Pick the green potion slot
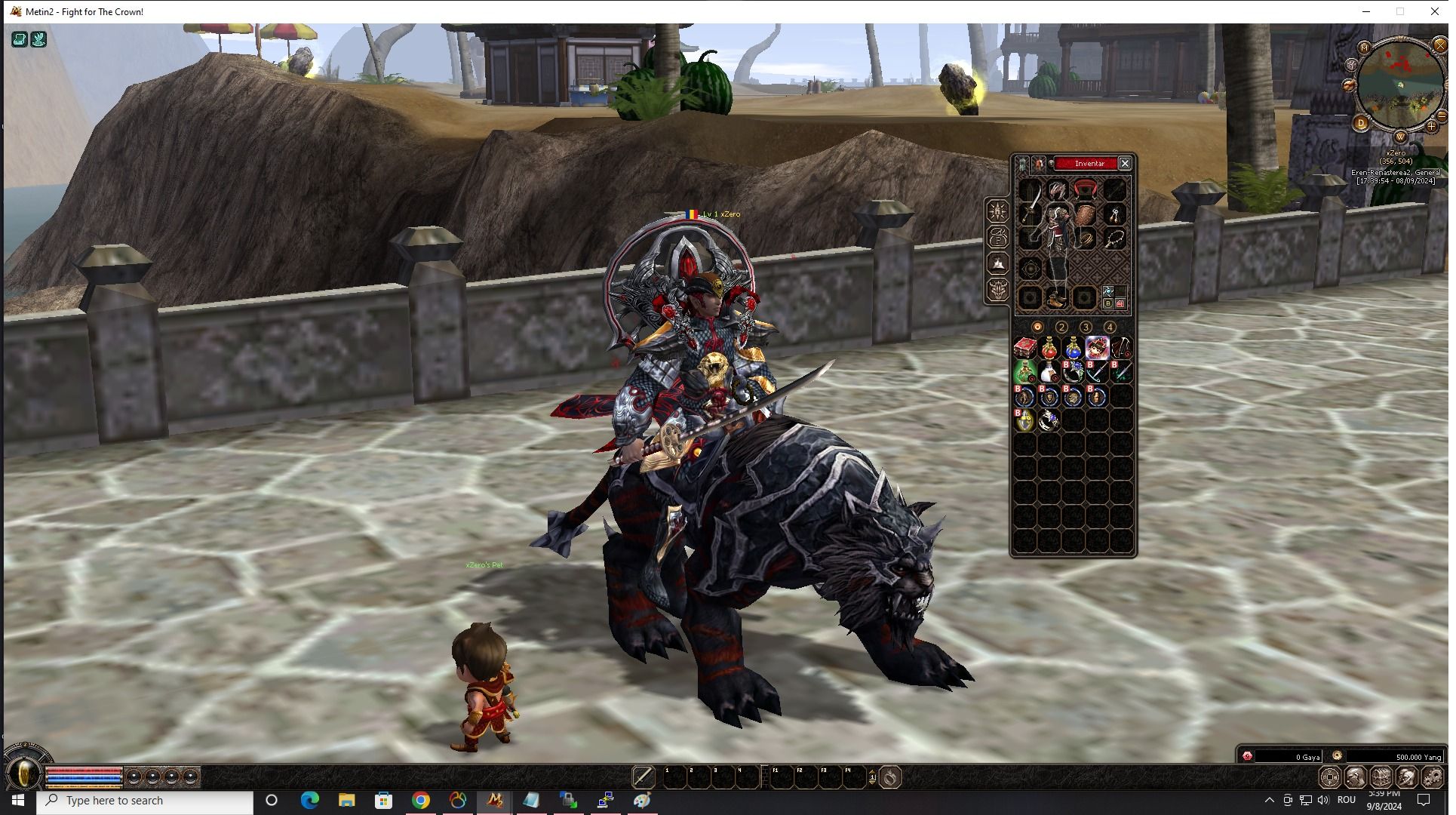The width and height of the screenshot is (1456, 815). tap(1024, 372)
